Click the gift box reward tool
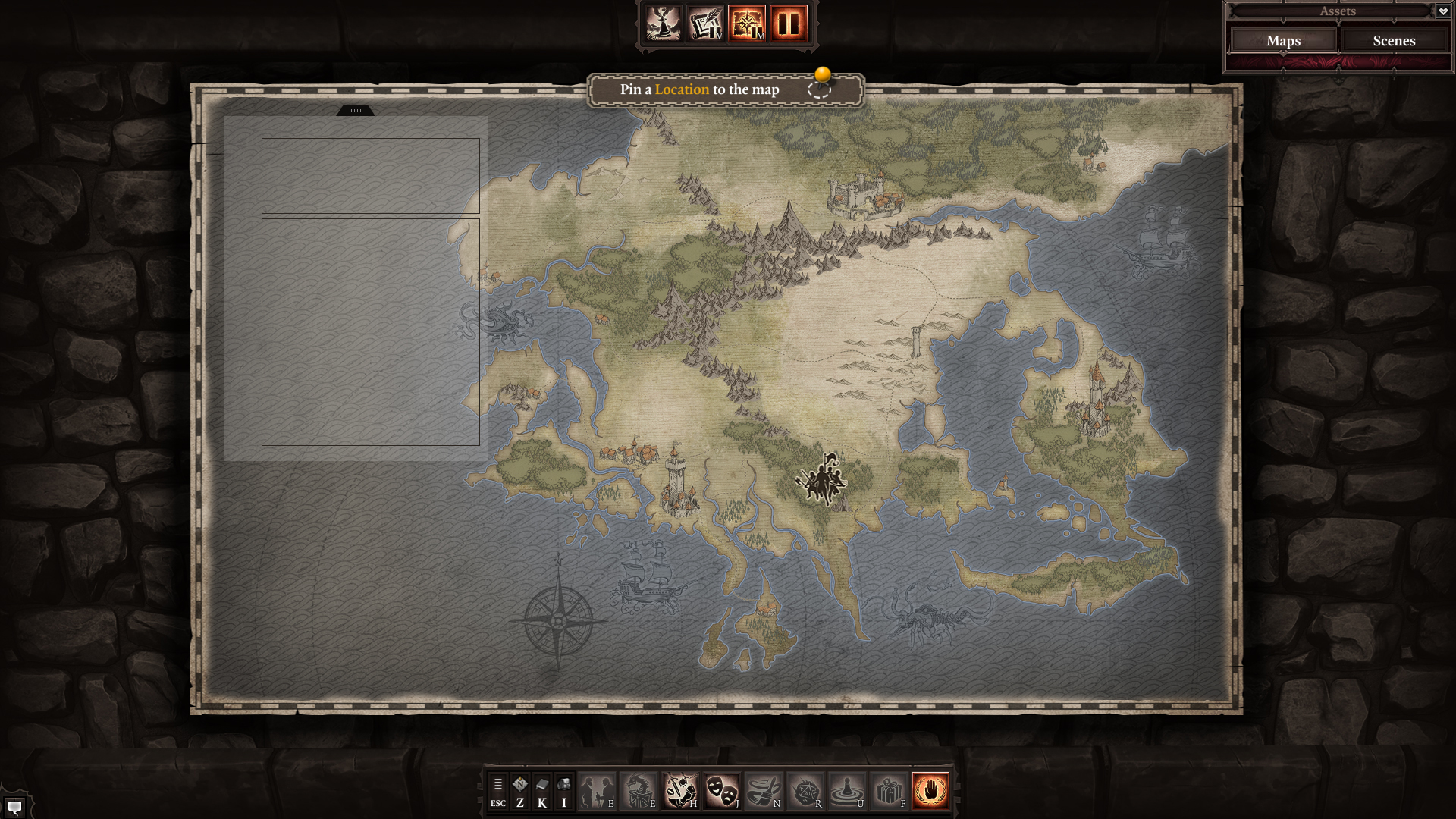 tap(888, 791)
